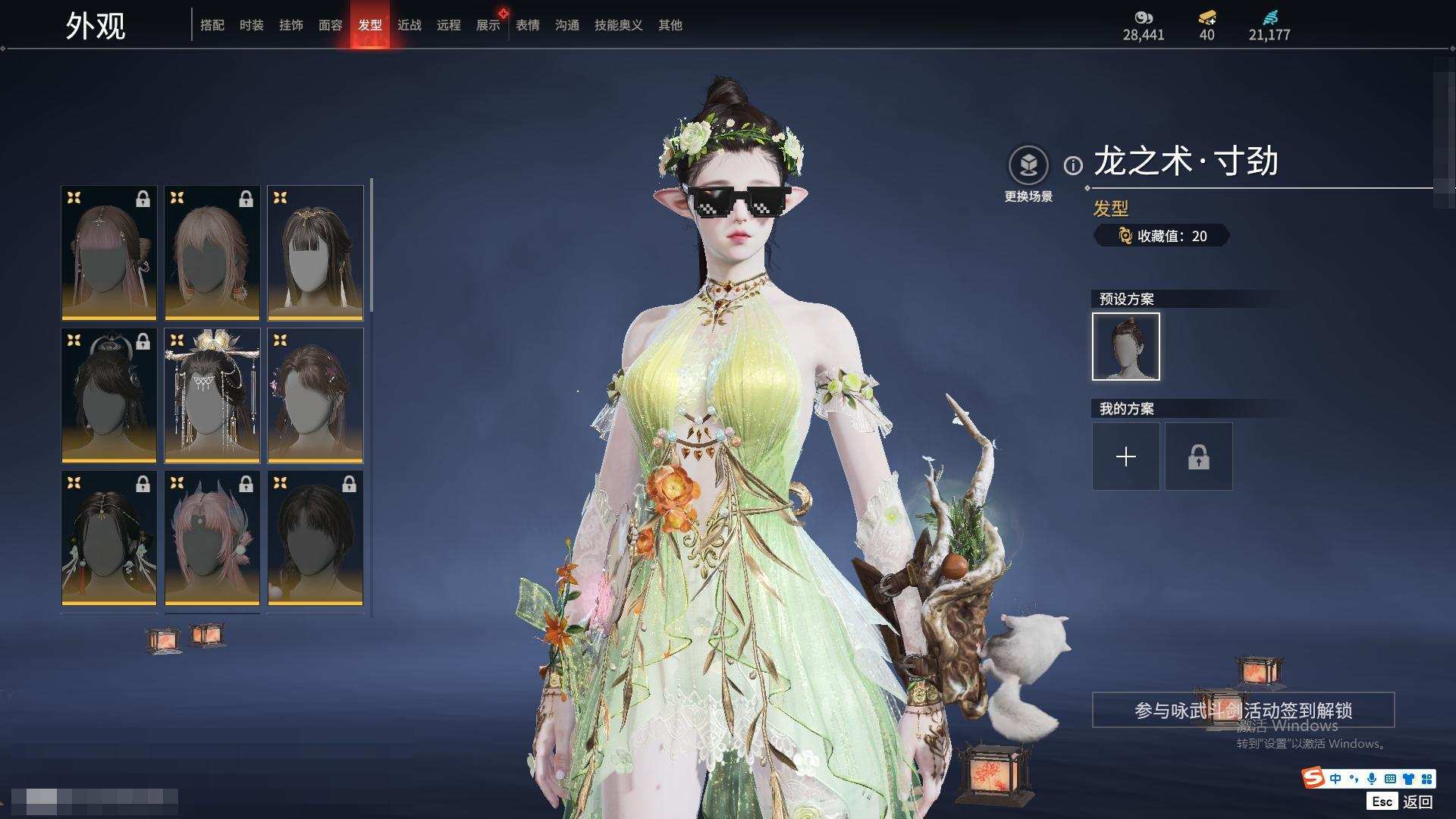Open the info icon beside 龙之术·寸劲
This screenshot has width=1456, height=819.
tap(1073, 165)
